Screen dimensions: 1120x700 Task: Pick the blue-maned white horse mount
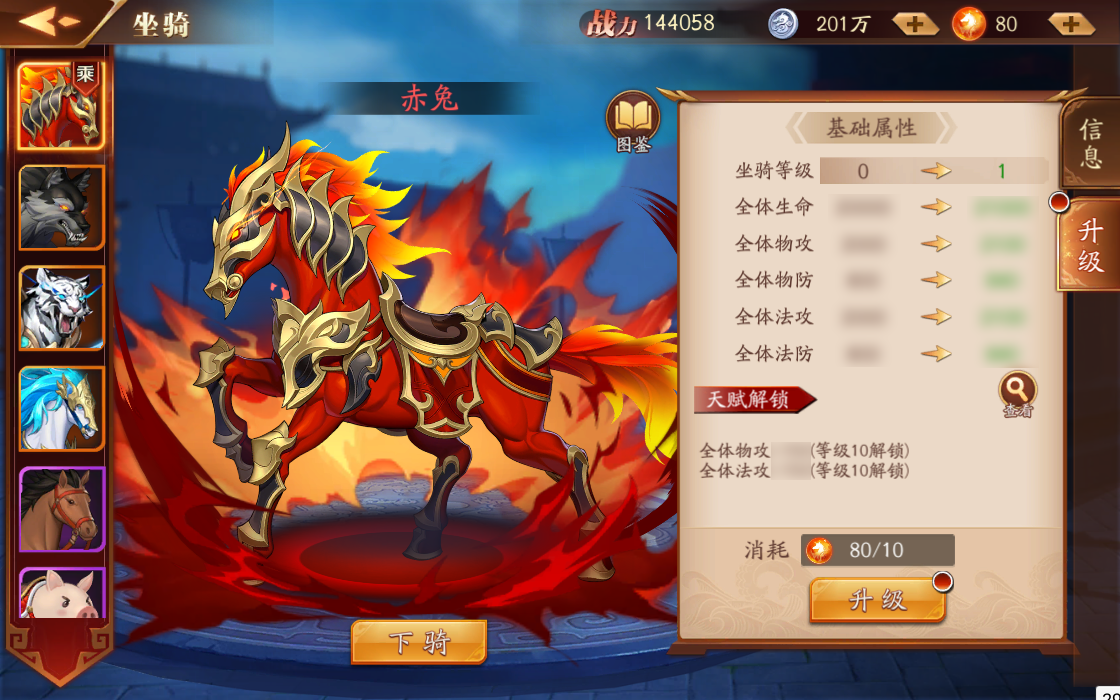61,408
